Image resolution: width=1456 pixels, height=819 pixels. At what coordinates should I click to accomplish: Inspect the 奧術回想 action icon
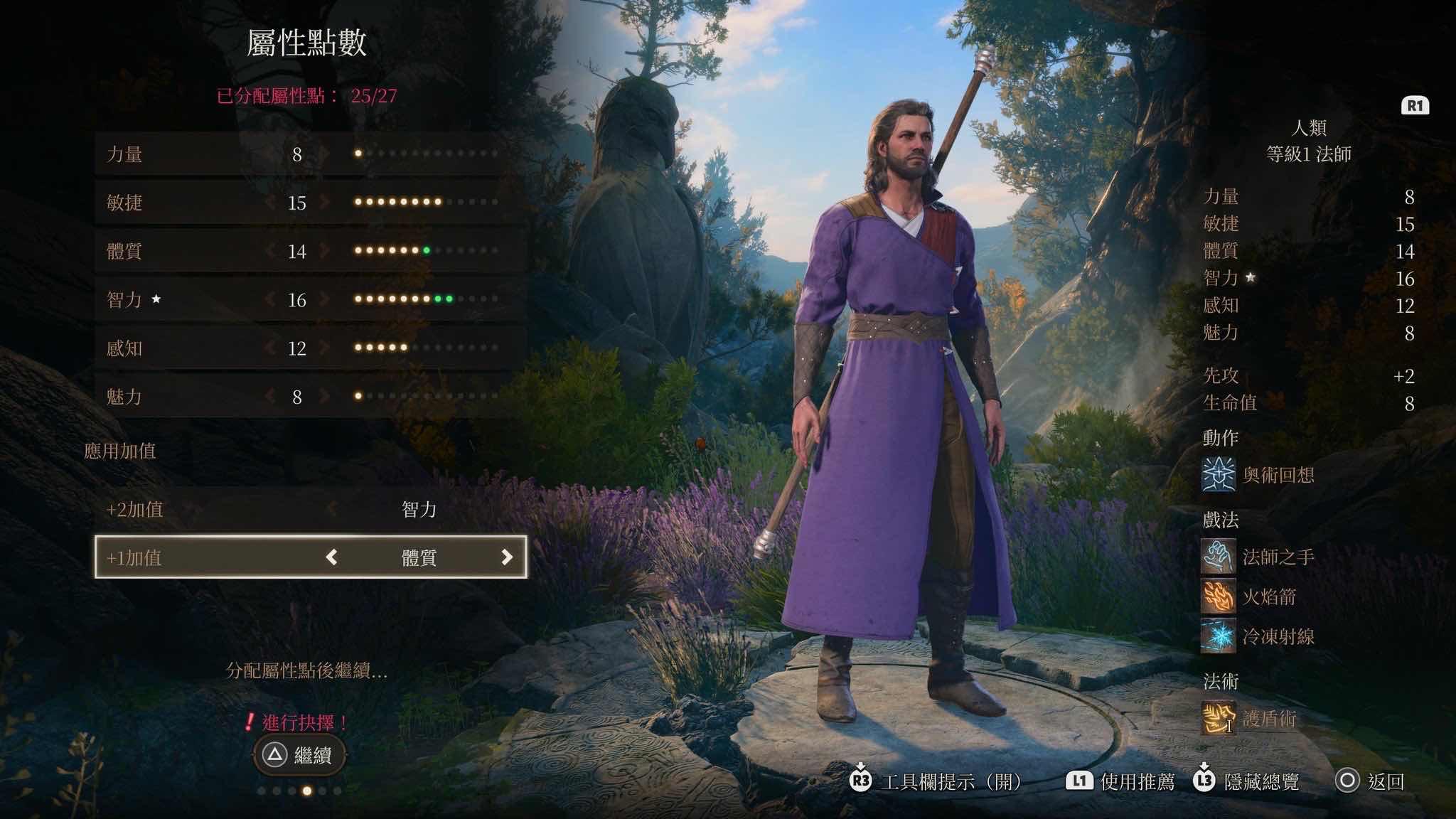[1218, 475]
